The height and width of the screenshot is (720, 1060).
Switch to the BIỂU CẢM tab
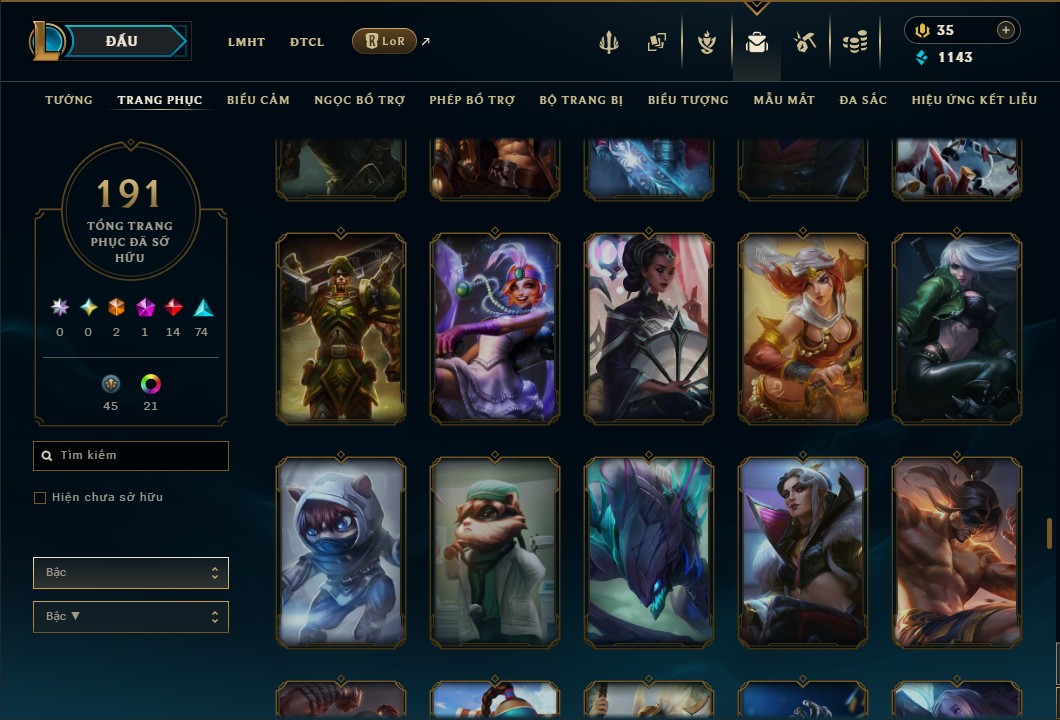pos(258,100)
